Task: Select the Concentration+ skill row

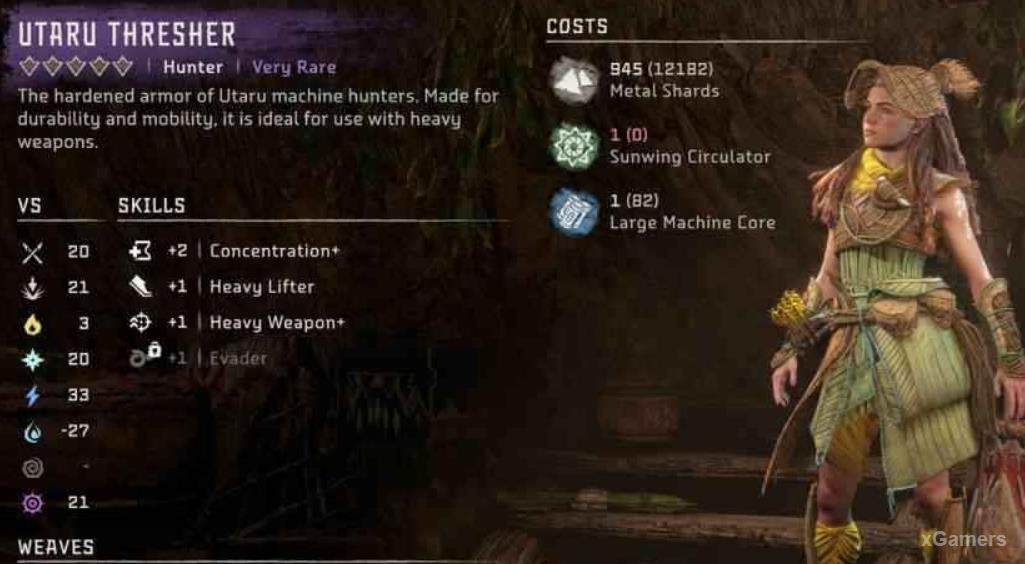Action: click(272, 251)
